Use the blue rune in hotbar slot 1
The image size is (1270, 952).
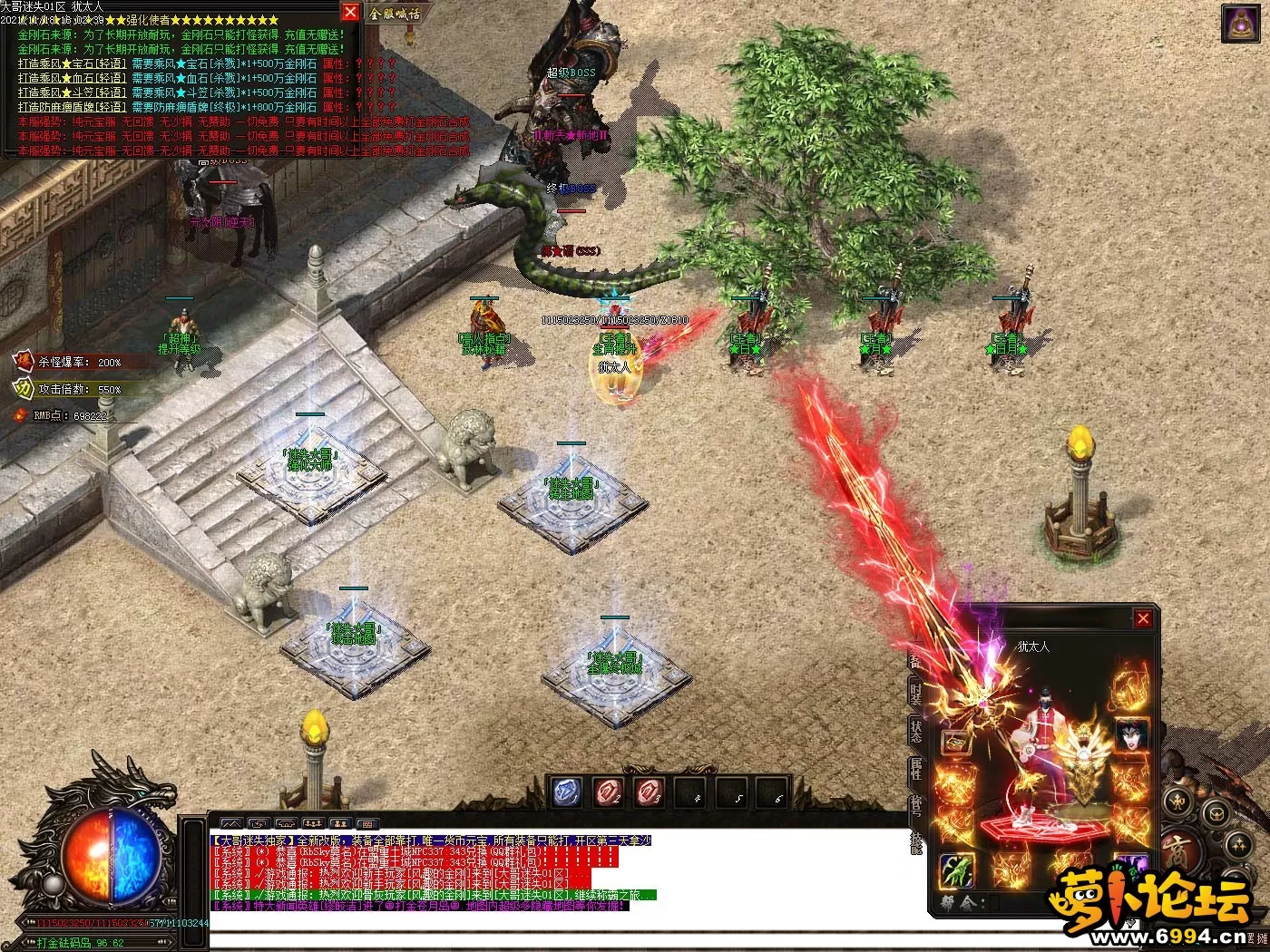tap(567, 793)
